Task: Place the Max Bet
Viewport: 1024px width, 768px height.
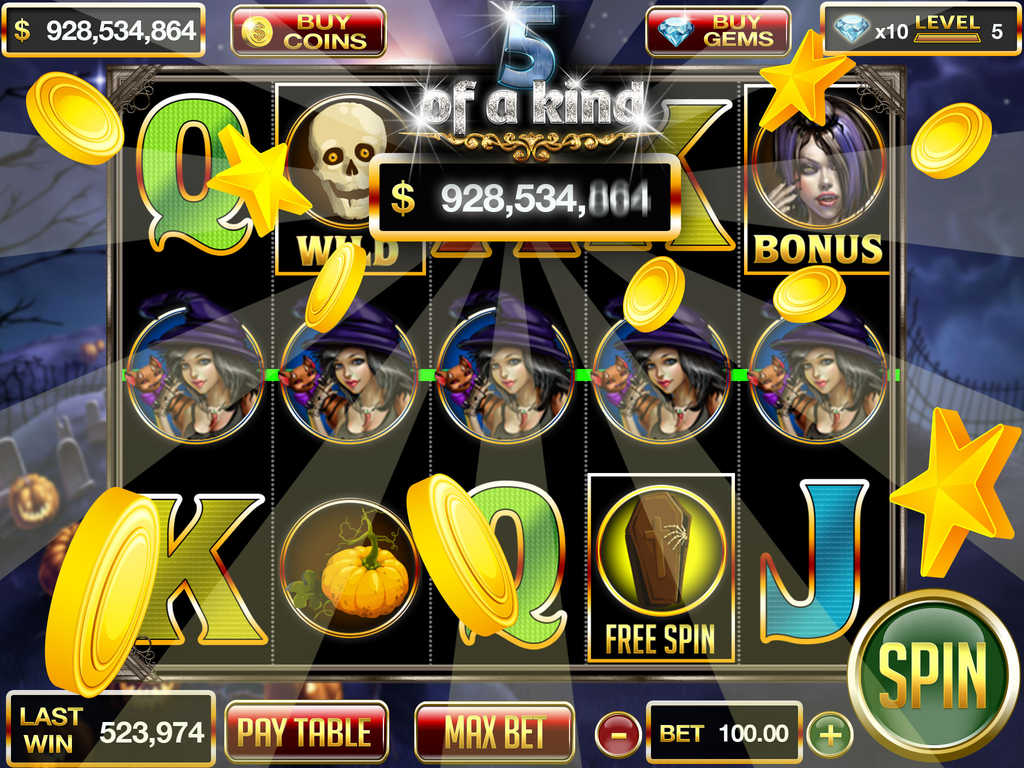Action: [495, 732]
